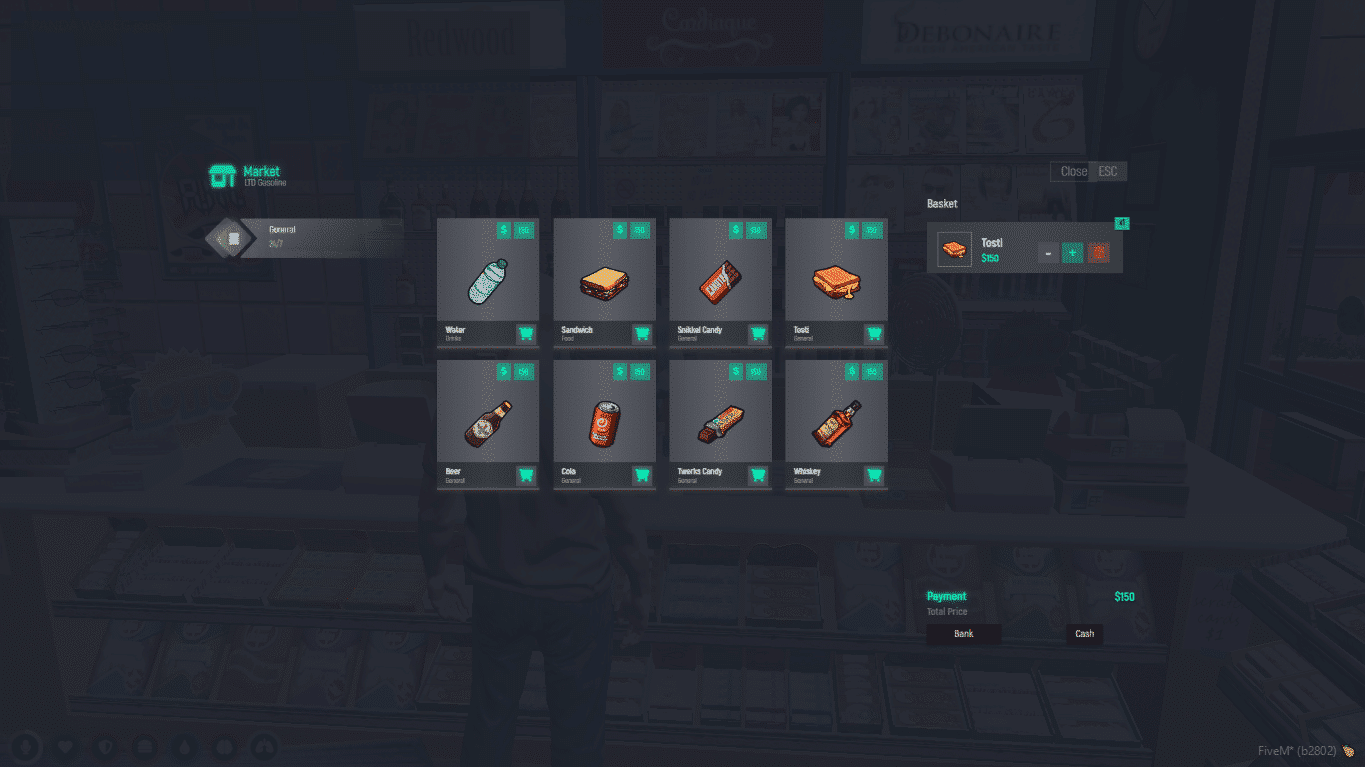This screenshot has height=767, width=1365.
Task: Click the Tosti thumbnail in the Basket
Action: click(954, 248)
